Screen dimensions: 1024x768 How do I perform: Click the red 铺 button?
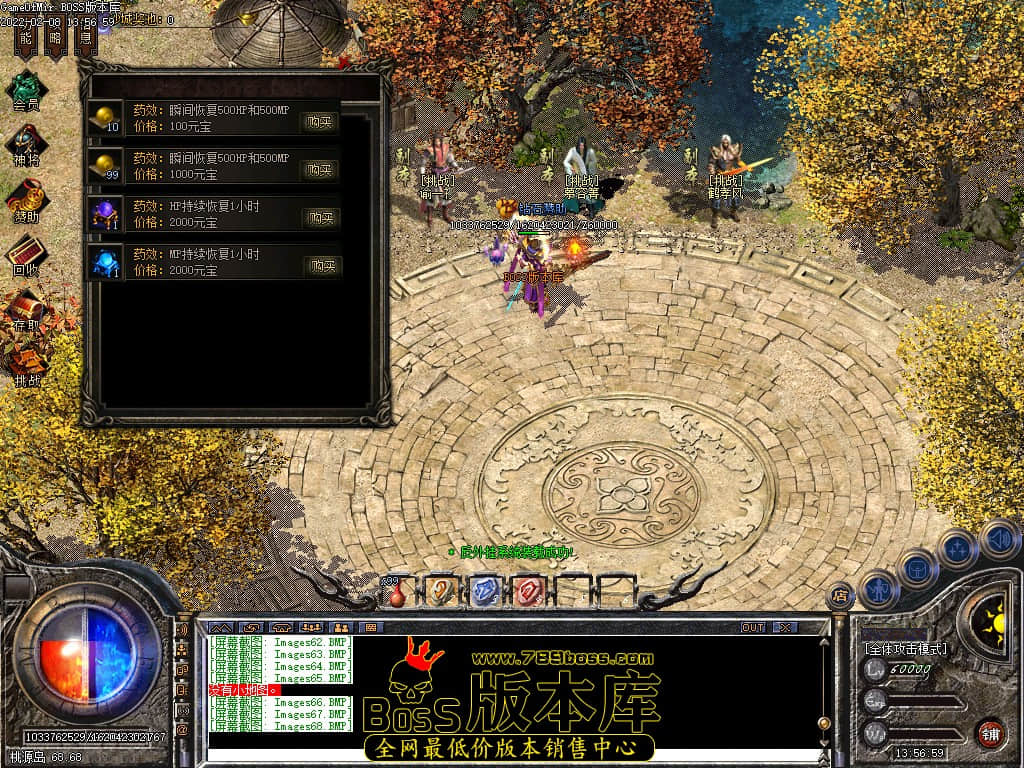pos(990,733)
